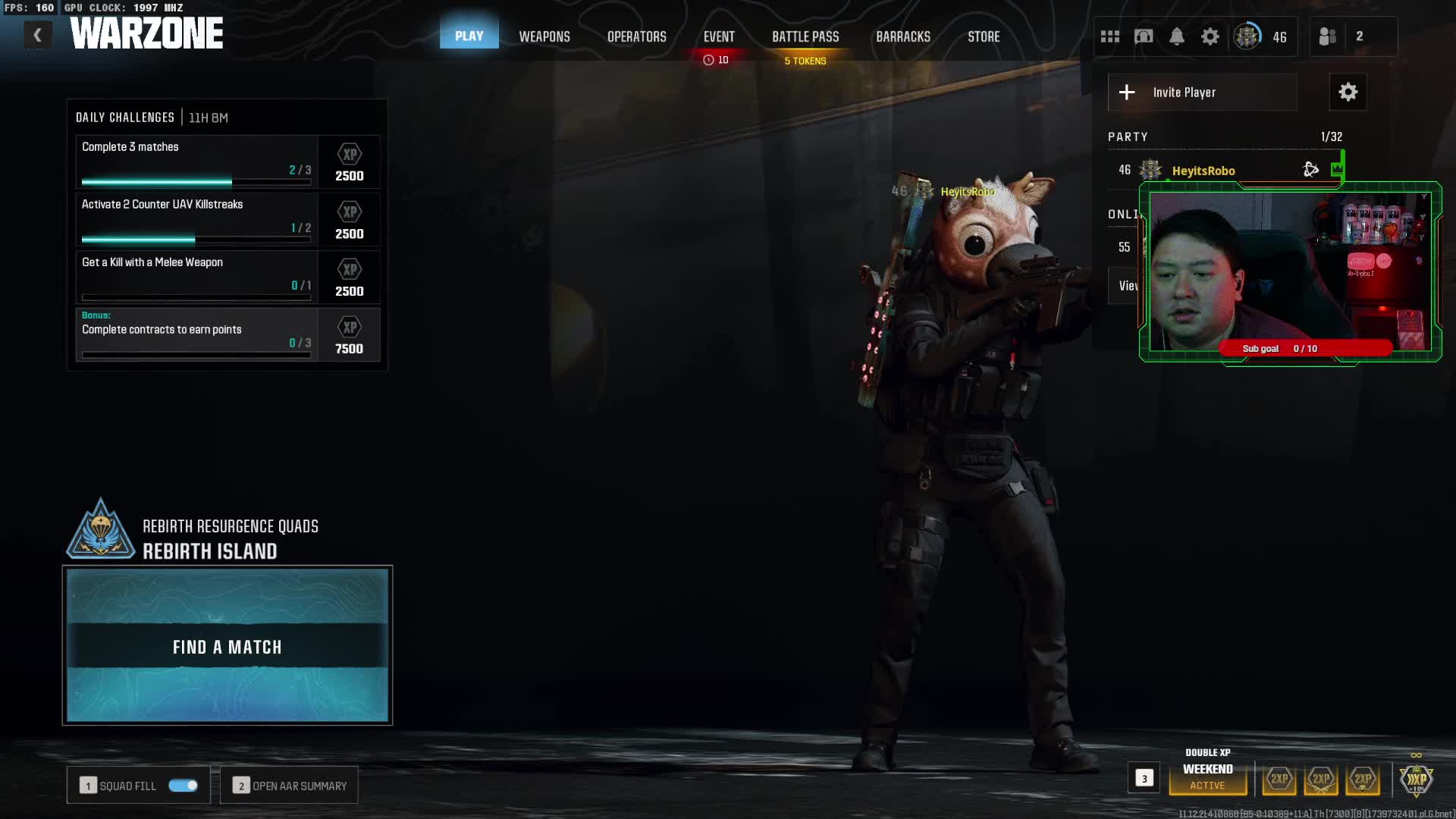Invite a player to the party
Image resolution: width=1456 pixels, height=819 pixels.
point(1202,93)
